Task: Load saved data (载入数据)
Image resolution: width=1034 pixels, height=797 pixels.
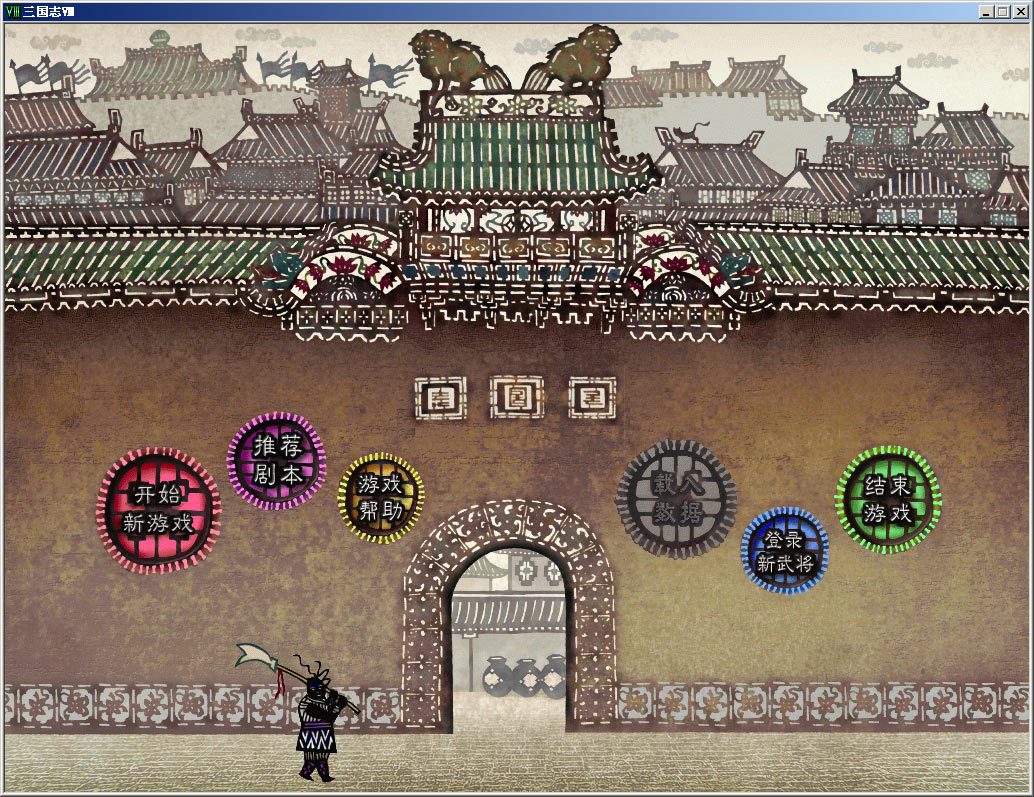Action: tap(677, 498)
